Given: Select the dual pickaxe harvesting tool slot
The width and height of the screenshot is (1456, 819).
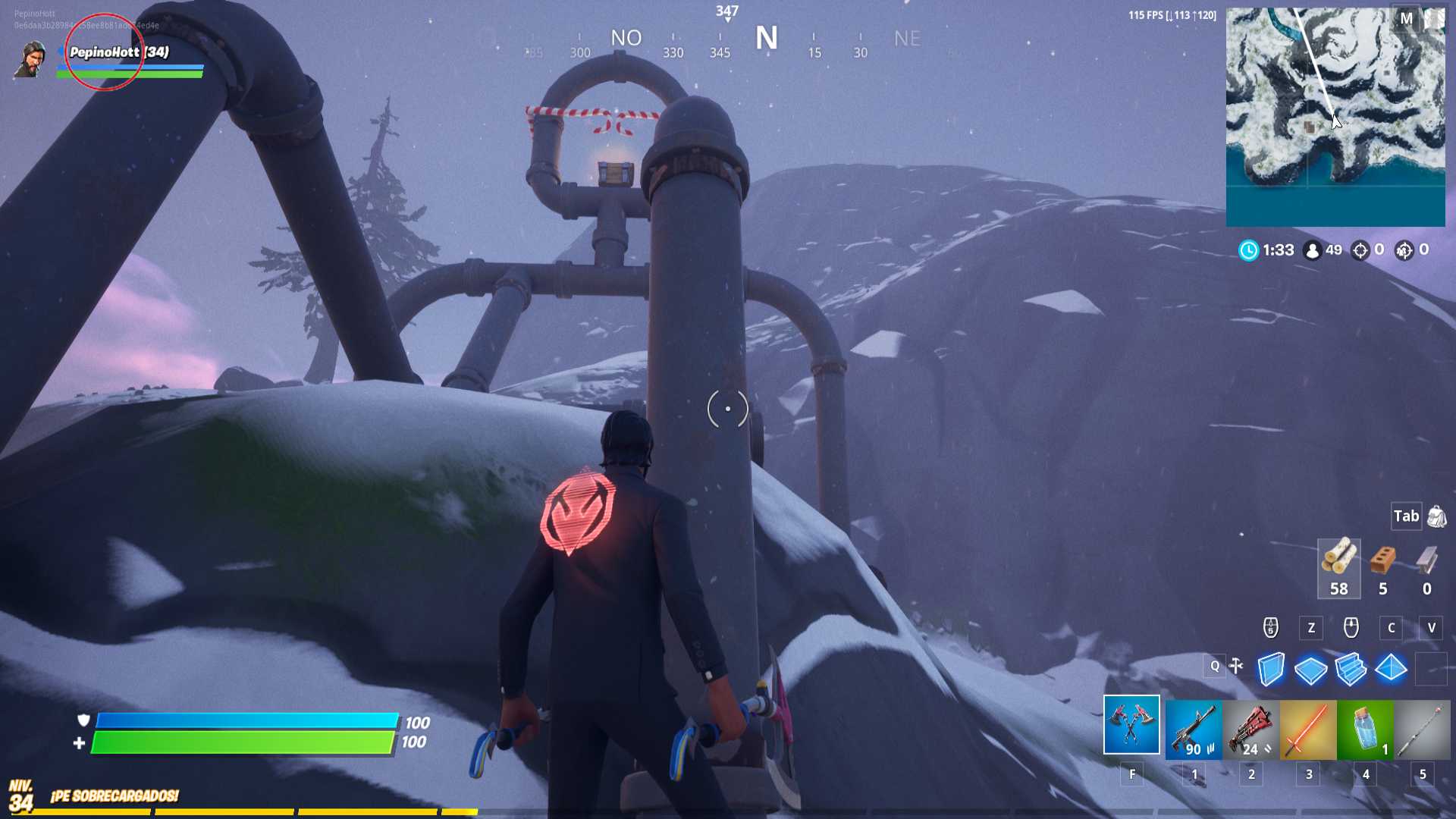Looking at the screenshot, I should coord(1131,725).
